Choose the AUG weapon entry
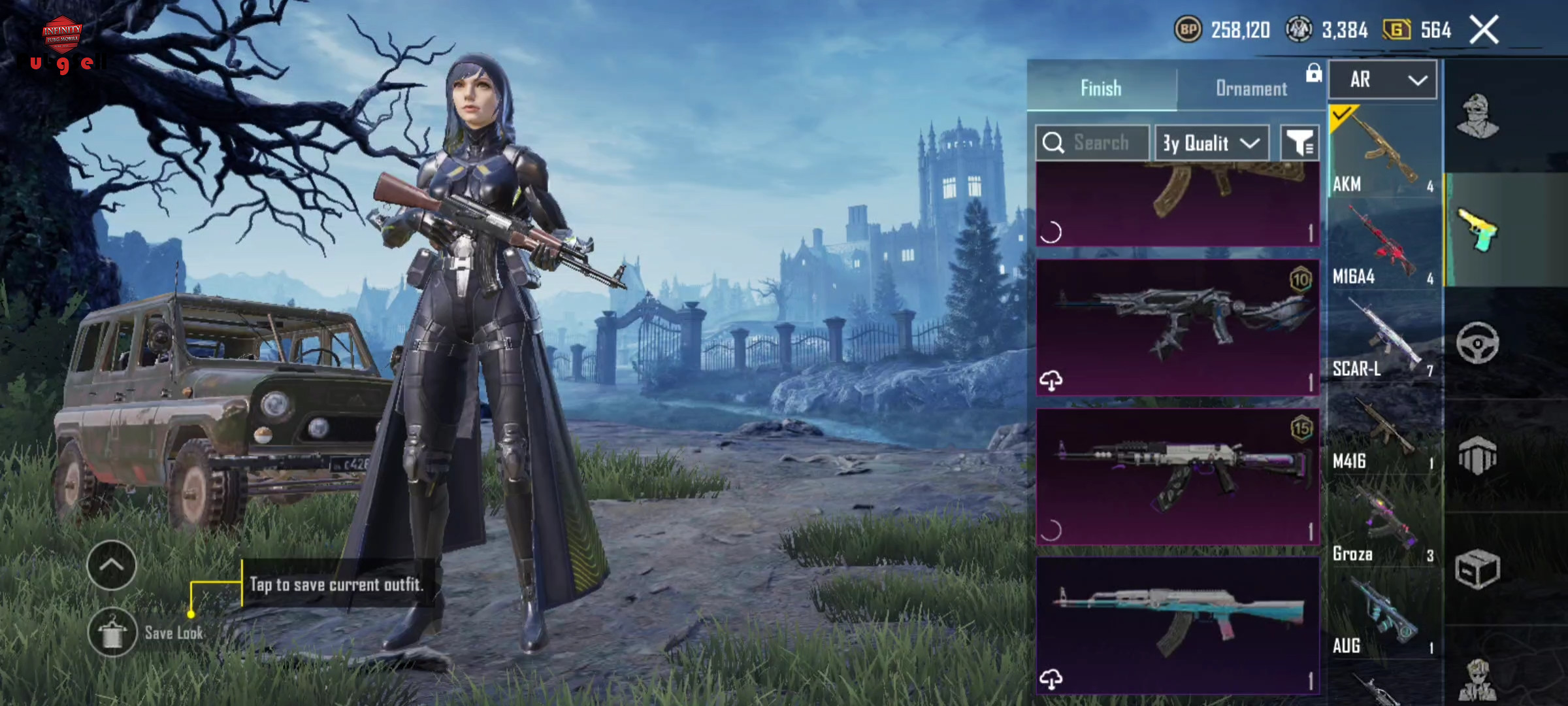Screen dimensions: 1568x706 [1384, 616]
